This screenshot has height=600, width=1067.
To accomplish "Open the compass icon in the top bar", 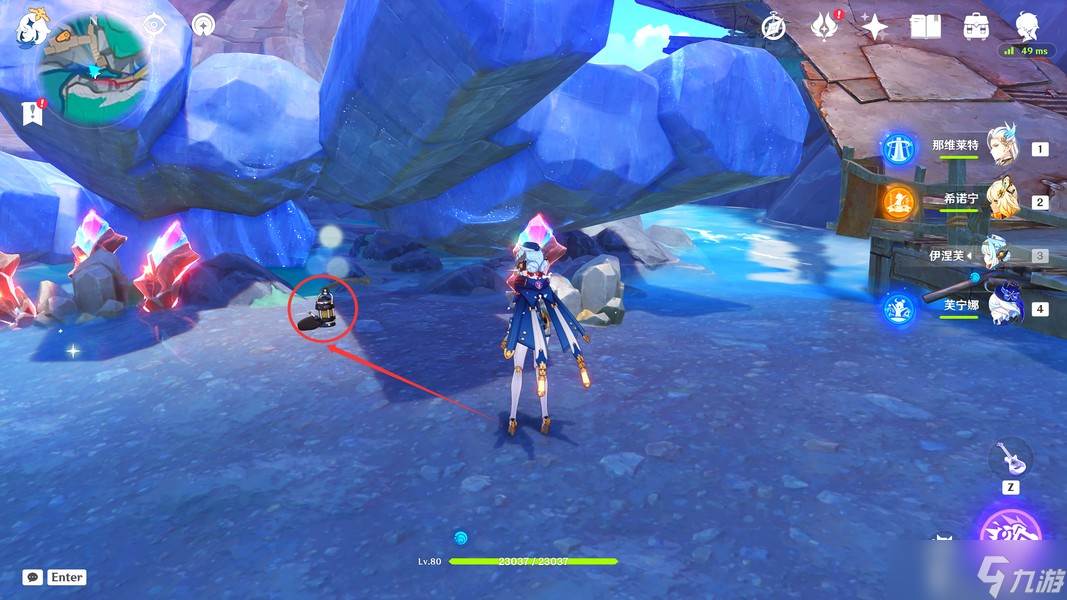I will 773,27.
